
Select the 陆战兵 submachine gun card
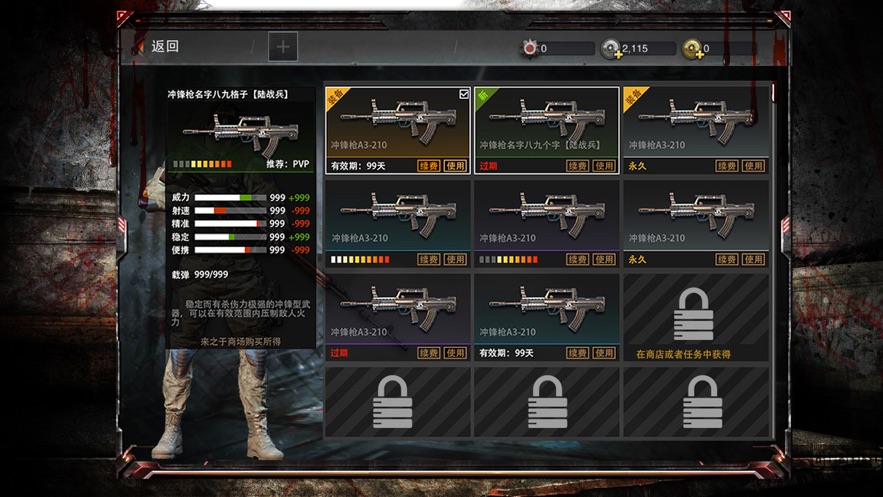[x=546, y=122]
